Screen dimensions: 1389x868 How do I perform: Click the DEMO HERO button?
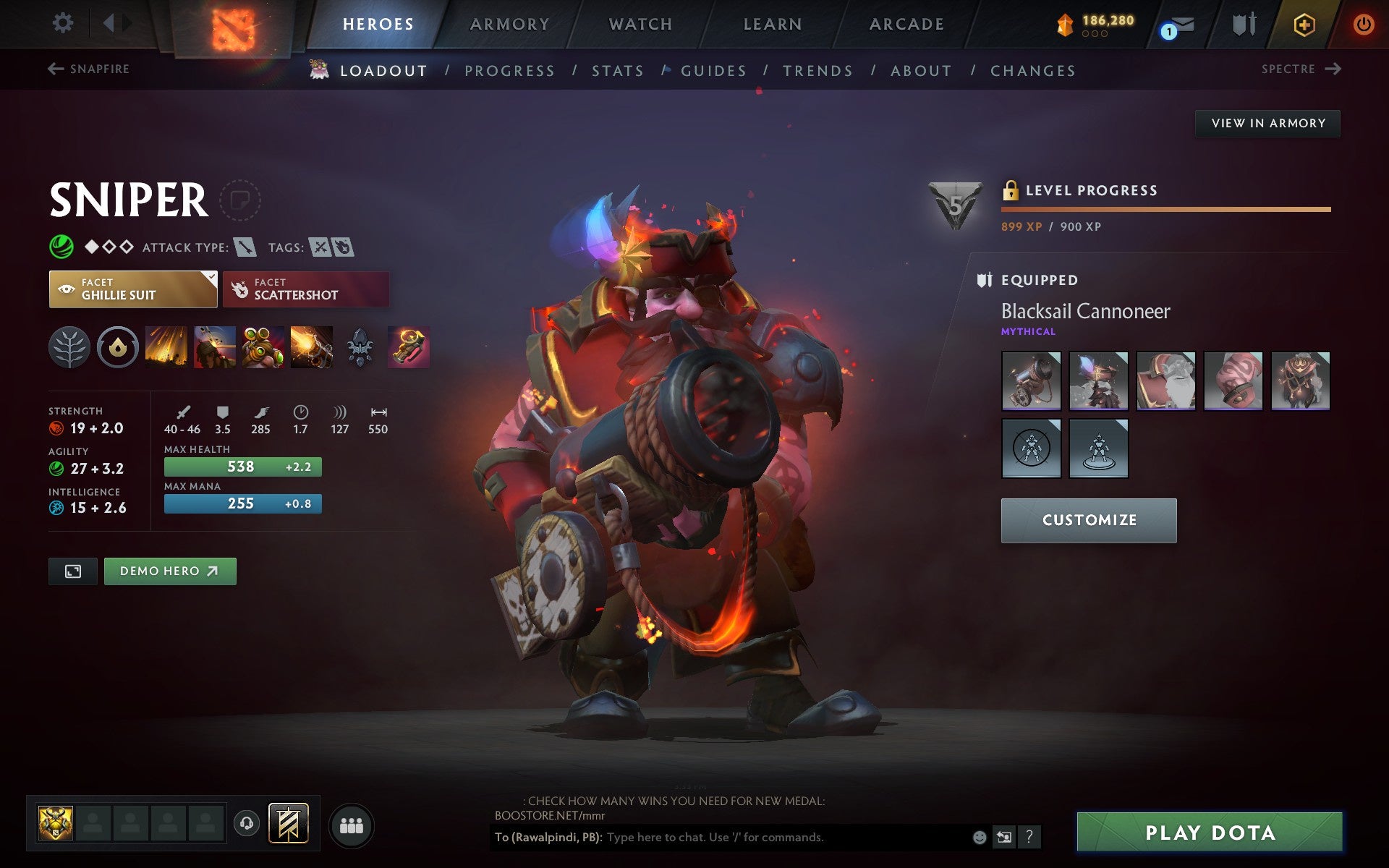tap(170, 571)
